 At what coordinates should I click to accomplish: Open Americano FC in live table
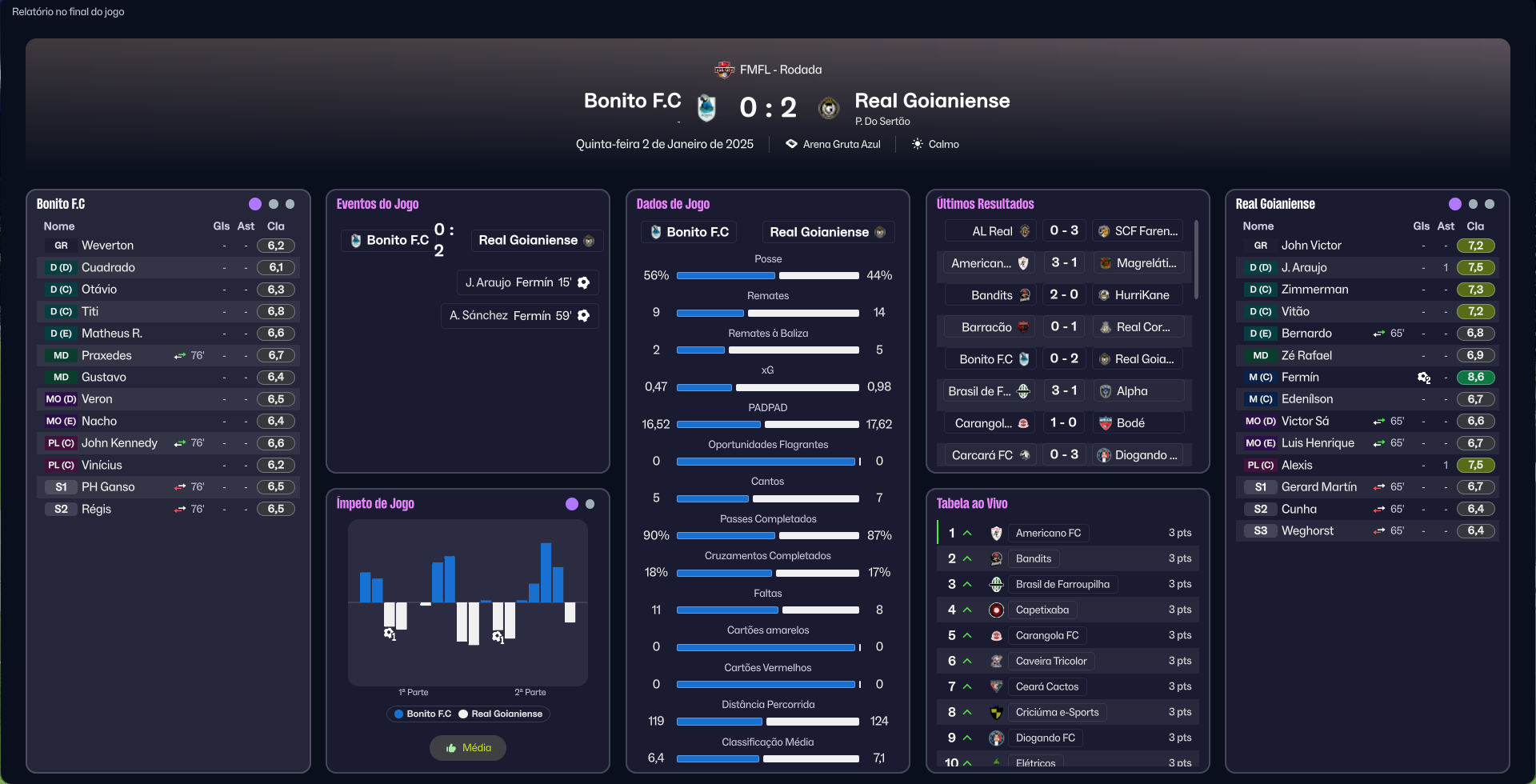click(1048, 533)
